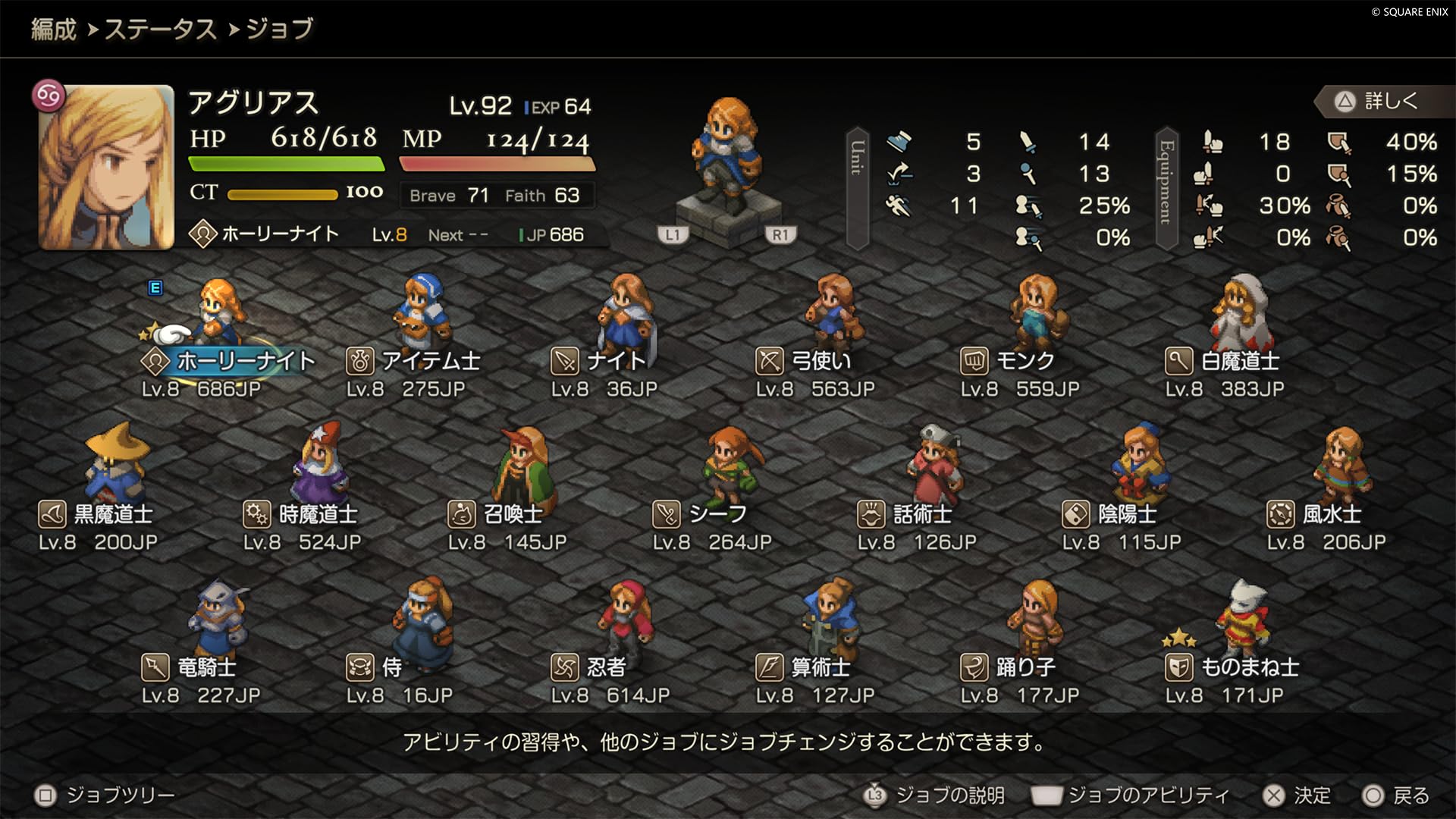This screenshot has width=1456, height=819.
Task: Select the モンク (Monk) job icon
Action: 976,362
